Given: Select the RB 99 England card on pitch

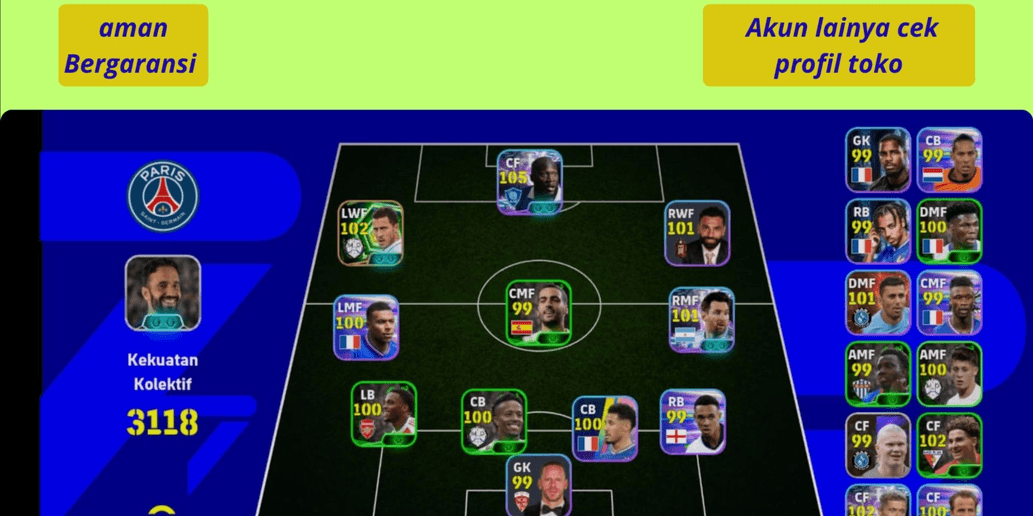Looking at the screenshot, I should point(692,420).
